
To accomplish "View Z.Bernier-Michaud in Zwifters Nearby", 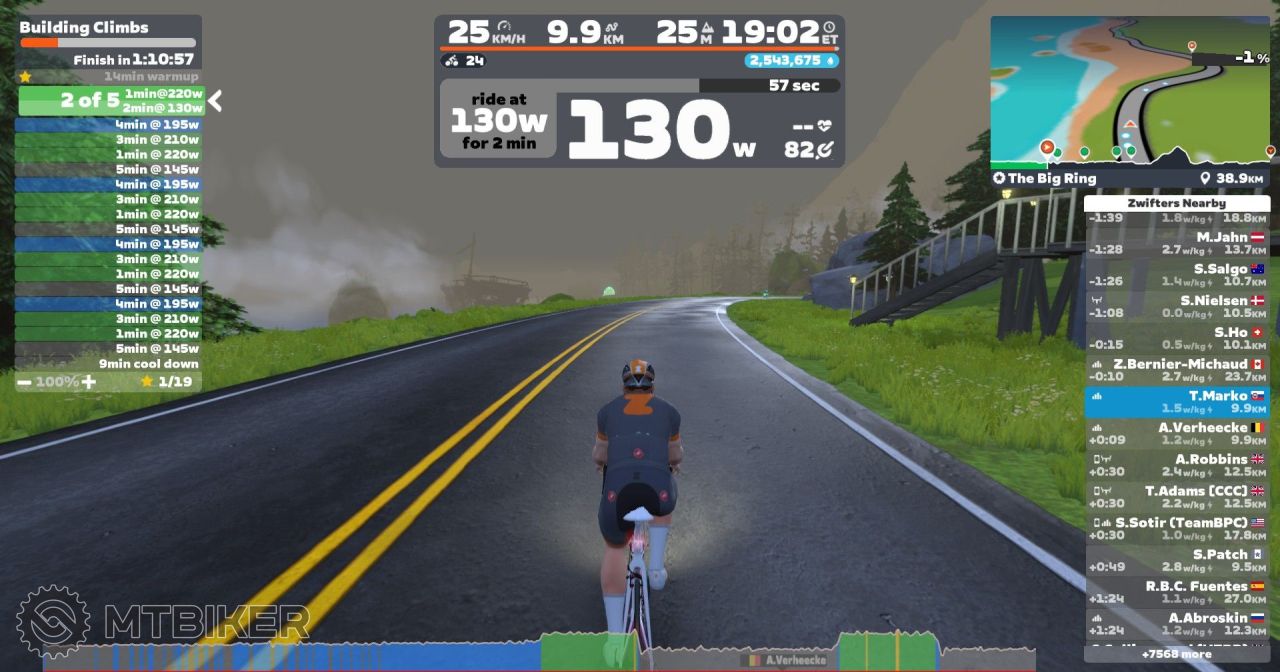I will pyautogui.click(x=1177, y=370).
